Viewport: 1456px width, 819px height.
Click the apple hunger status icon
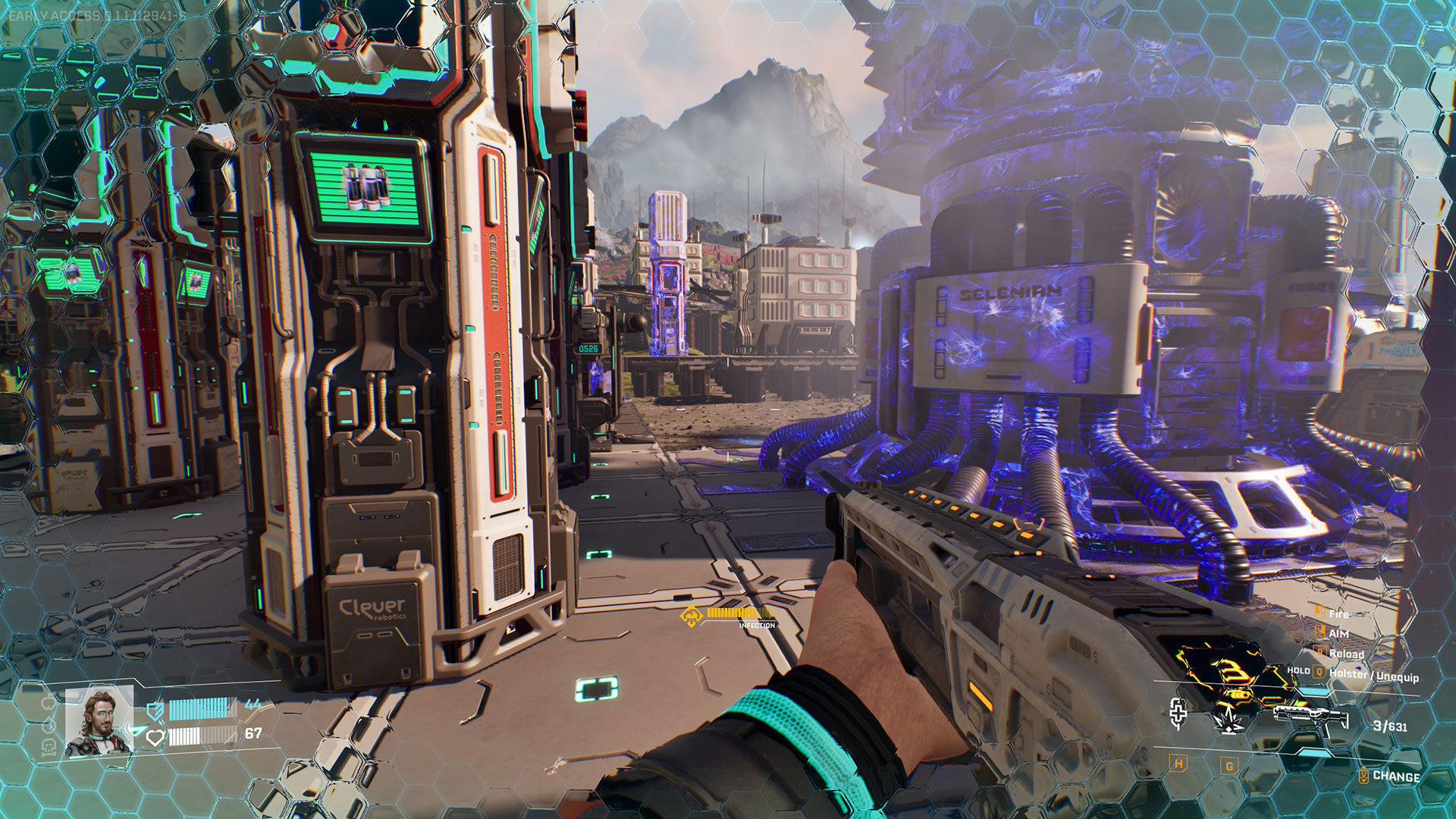[49, 704]
